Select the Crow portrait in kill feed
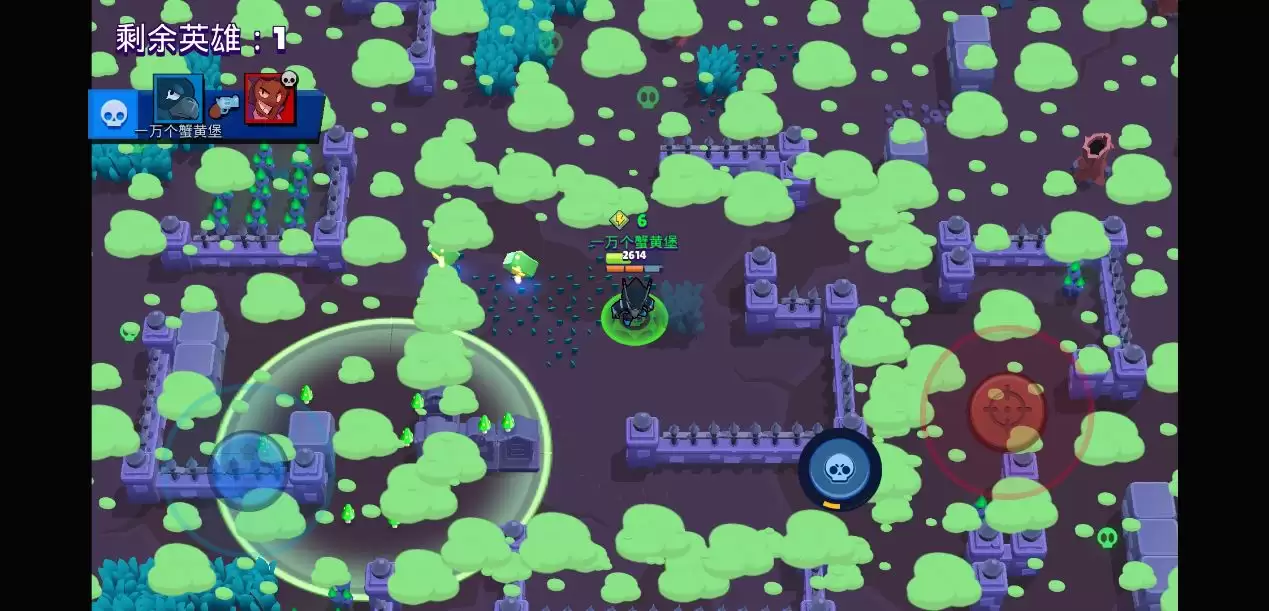Image resolution: width=1269 pixels, height=611 pixels. tap(178, 98)
